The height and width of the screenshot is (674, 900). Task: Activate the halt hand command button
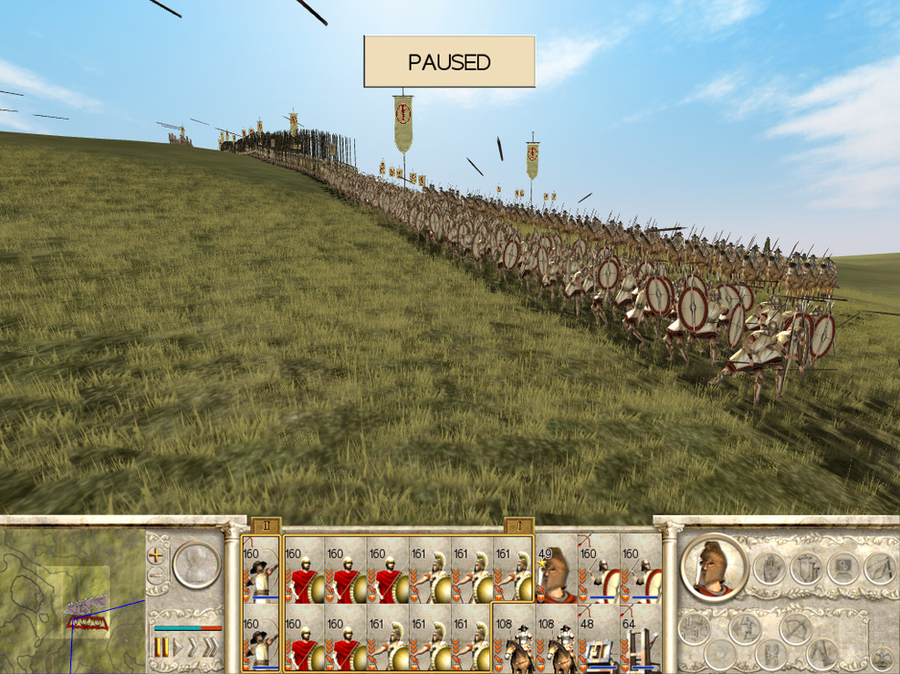[x=768, y=568]
